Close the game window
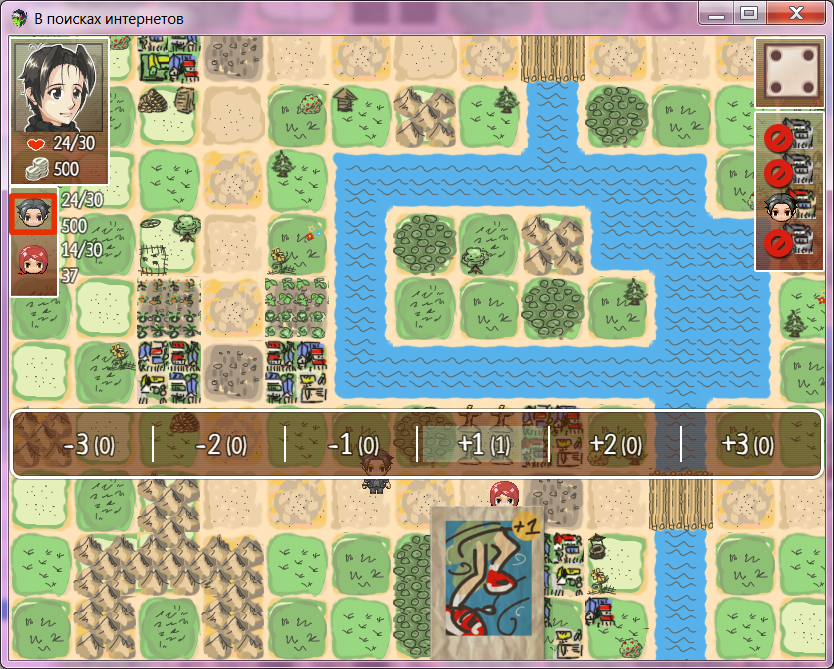834x669 pixels. tap(796, 14)
